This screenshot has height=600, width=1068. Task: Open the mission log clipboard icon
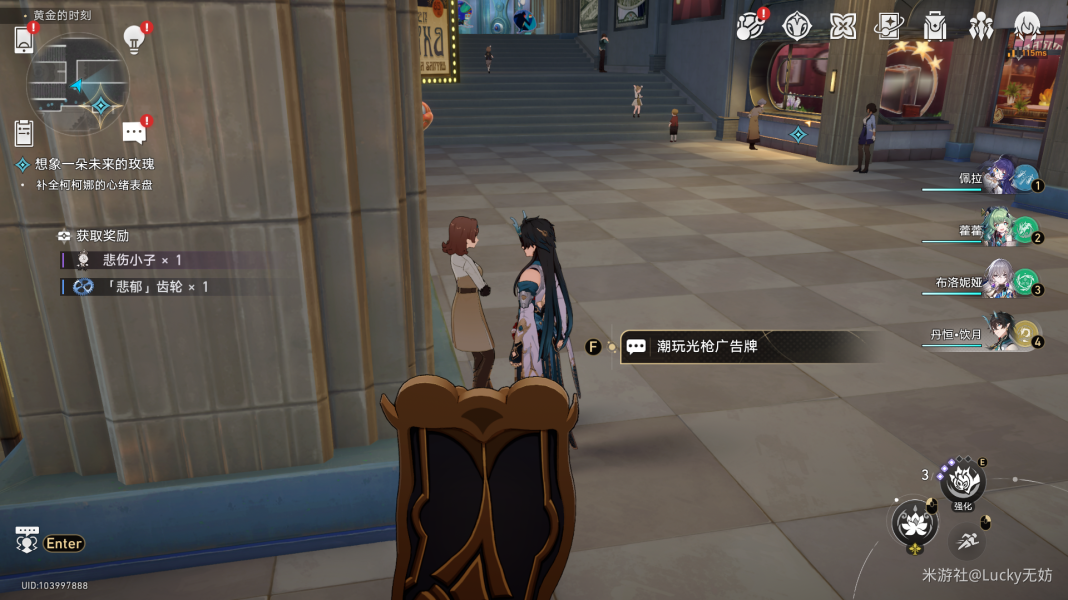[24, 132]
